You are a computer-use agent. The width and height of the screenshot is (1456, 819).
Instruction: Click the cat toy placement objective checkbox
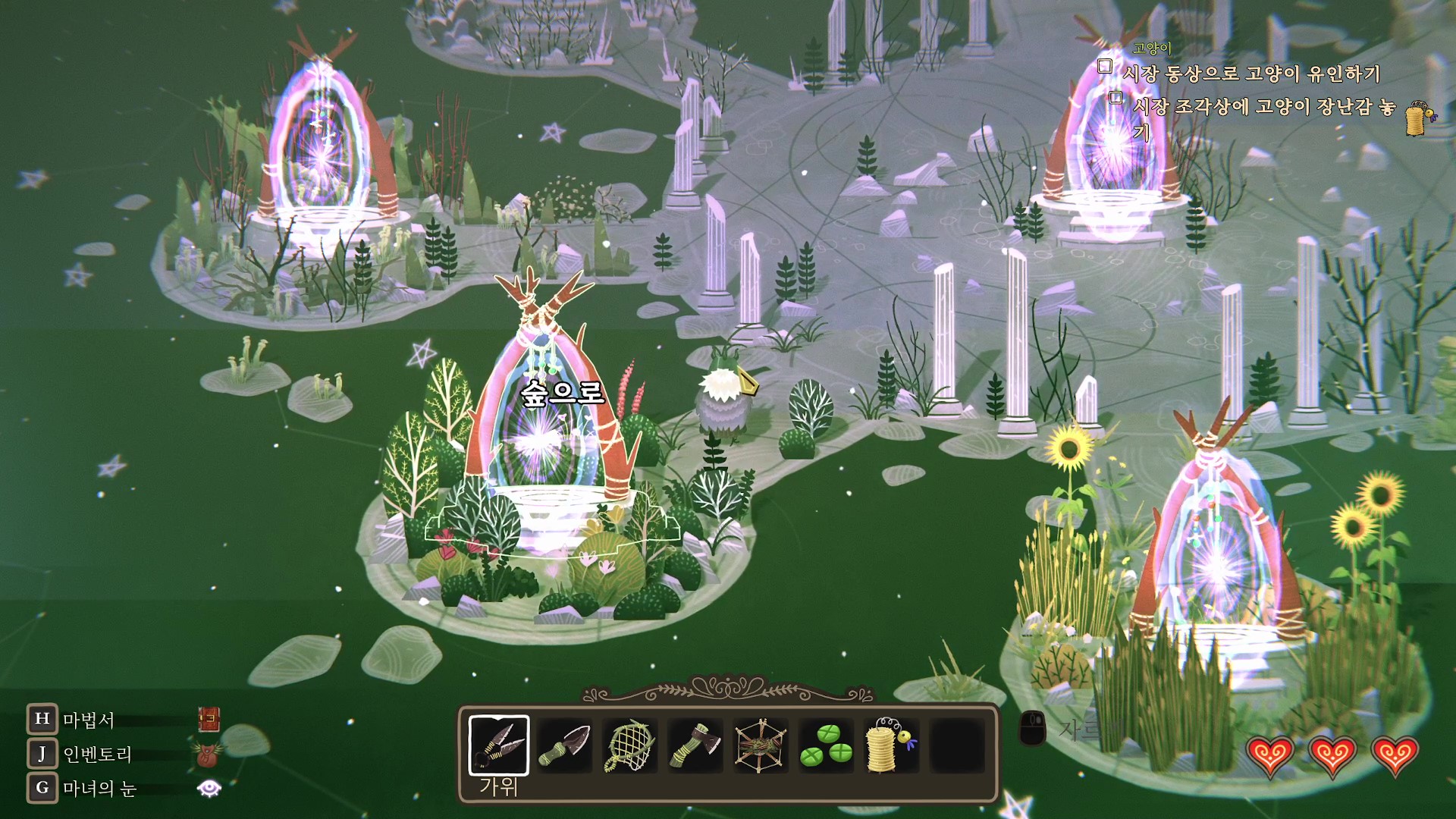coord(1116,97)
